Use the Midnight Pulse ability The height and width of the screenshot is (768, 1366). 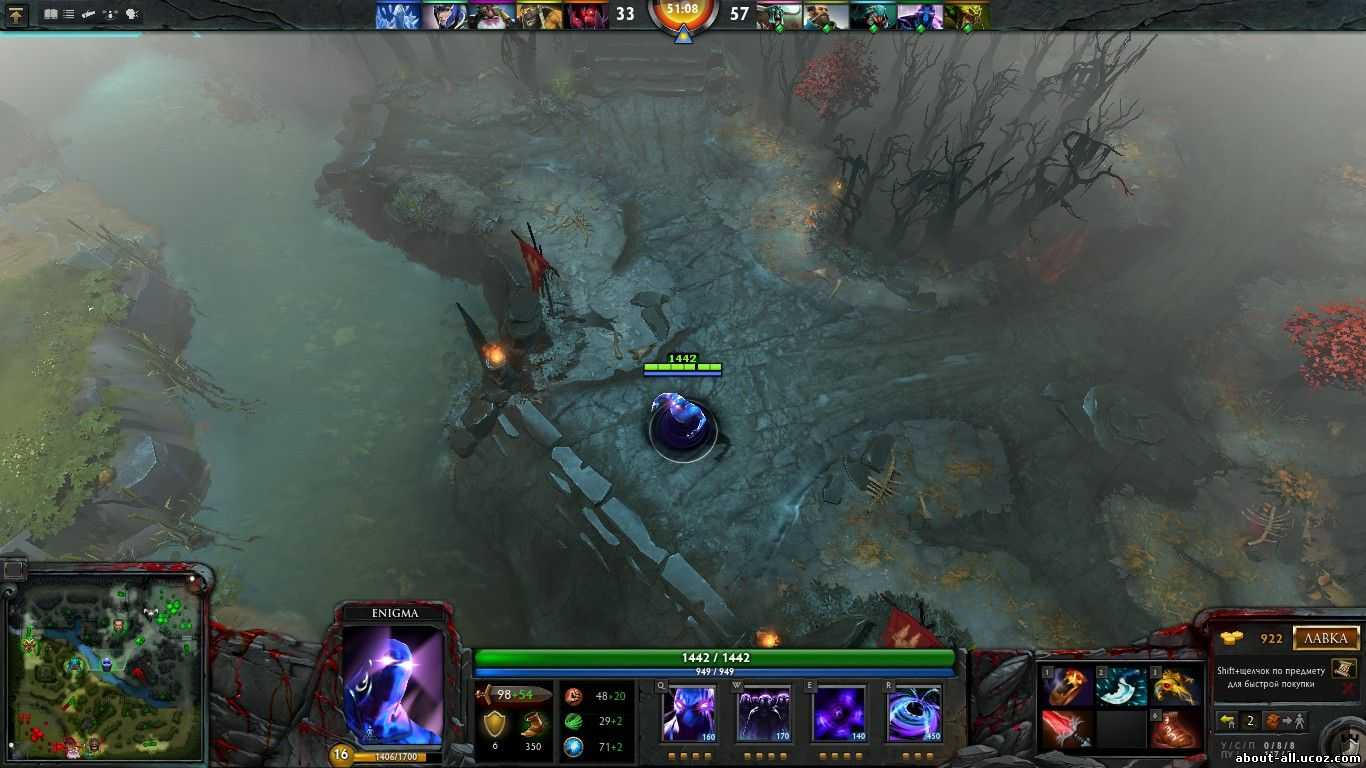click(838, 713)
